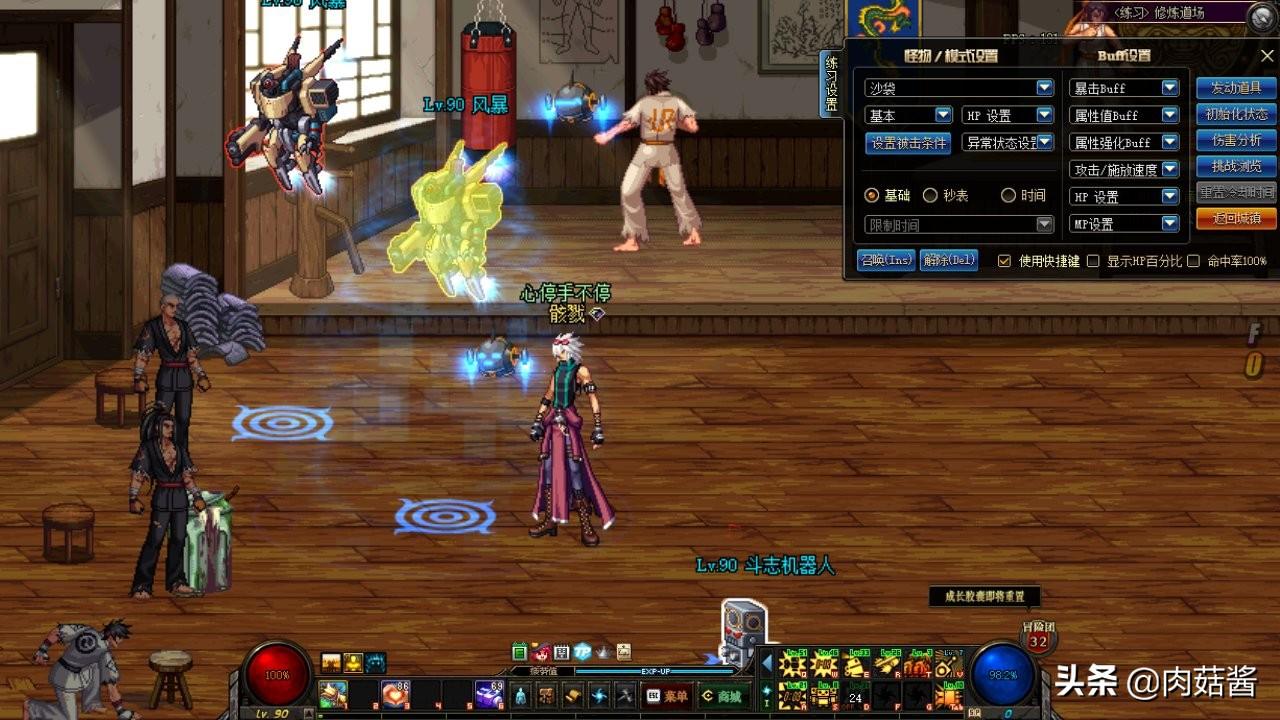Return to town with 返回城镇

(x=1236, y=218)
